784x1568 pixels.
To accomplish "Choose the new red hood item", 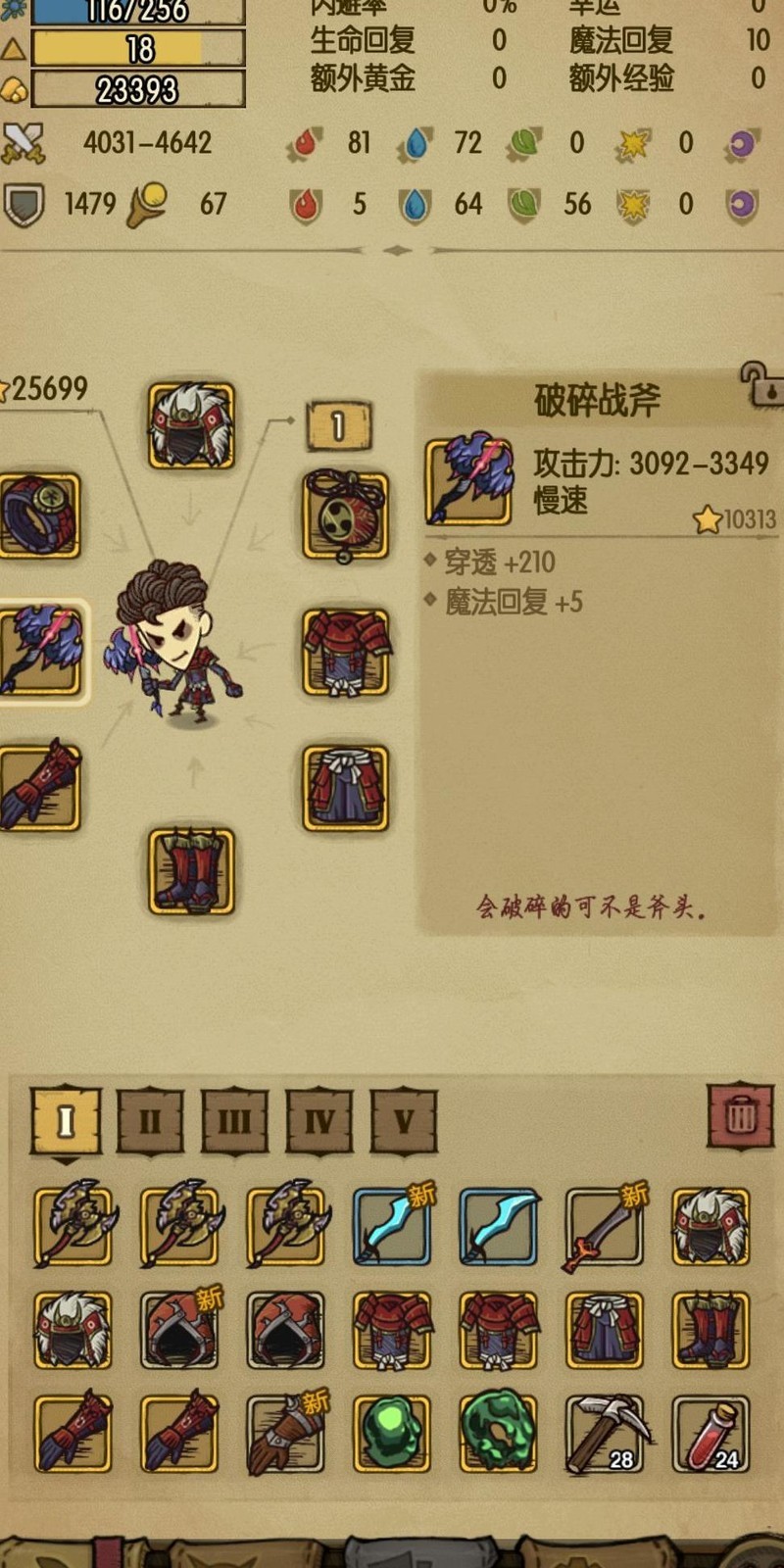I will 179,1330.
